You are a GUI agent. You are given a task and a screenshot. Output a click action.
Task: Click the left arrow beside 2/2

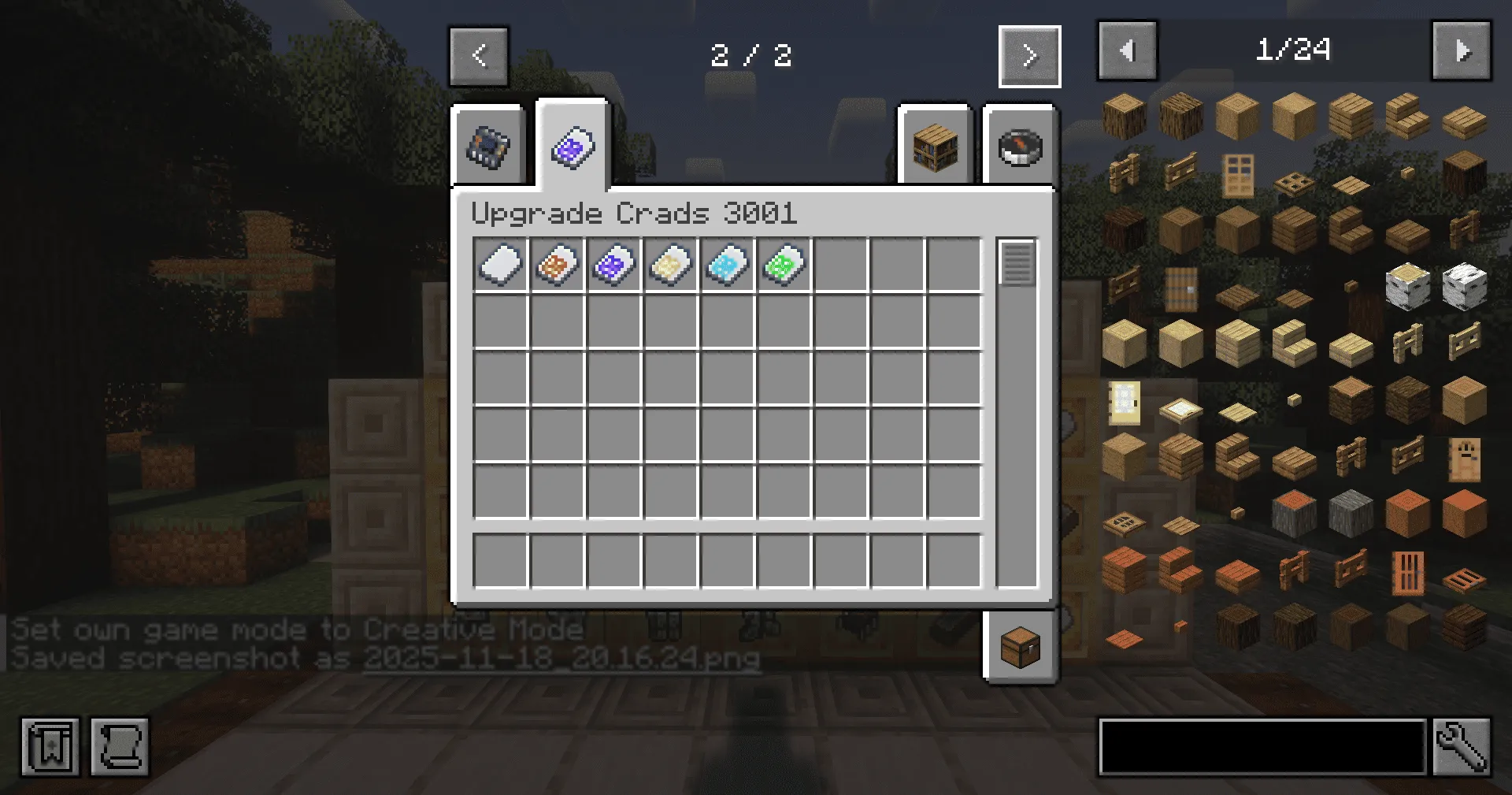click(x=479, y=55)
